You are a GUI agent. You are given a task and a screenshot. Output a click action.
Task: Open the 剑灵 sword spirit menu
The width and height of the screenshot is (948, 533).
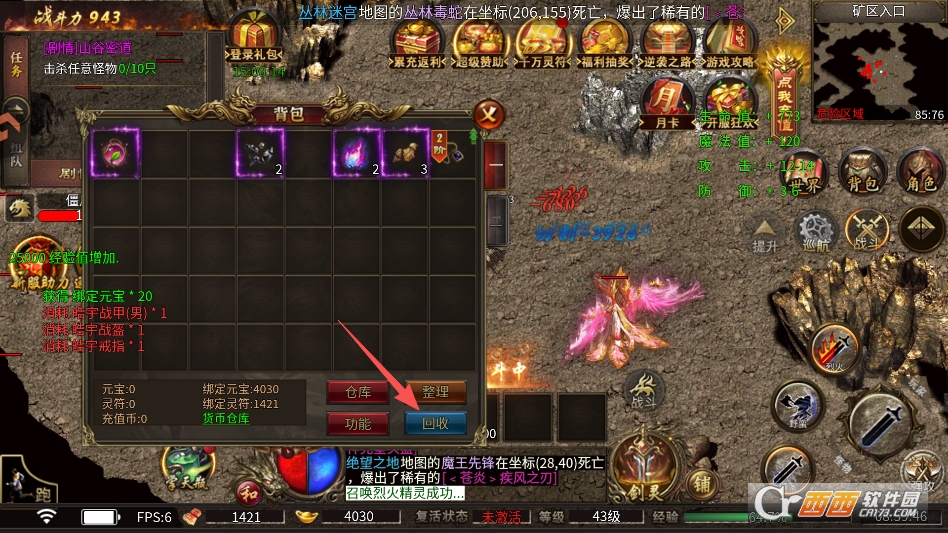(638, 465)
